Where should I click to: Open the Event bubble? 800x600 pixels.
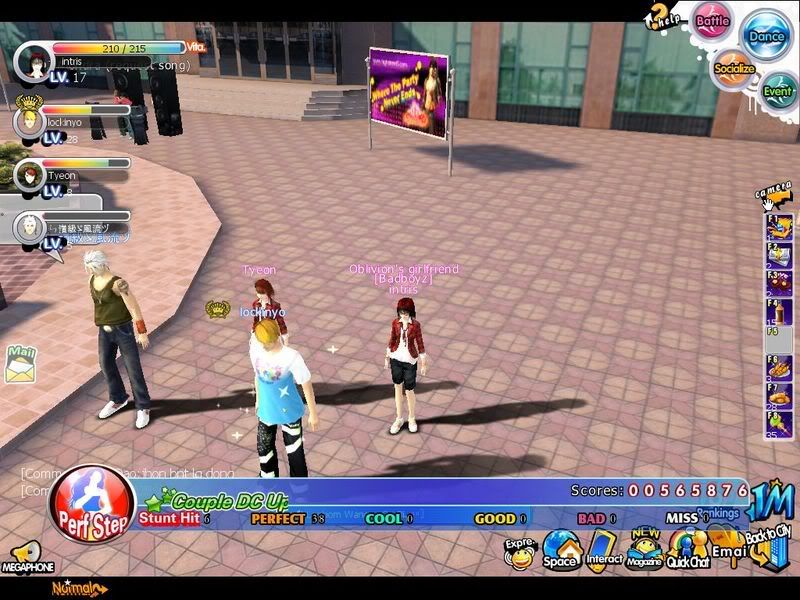[778, 91]
